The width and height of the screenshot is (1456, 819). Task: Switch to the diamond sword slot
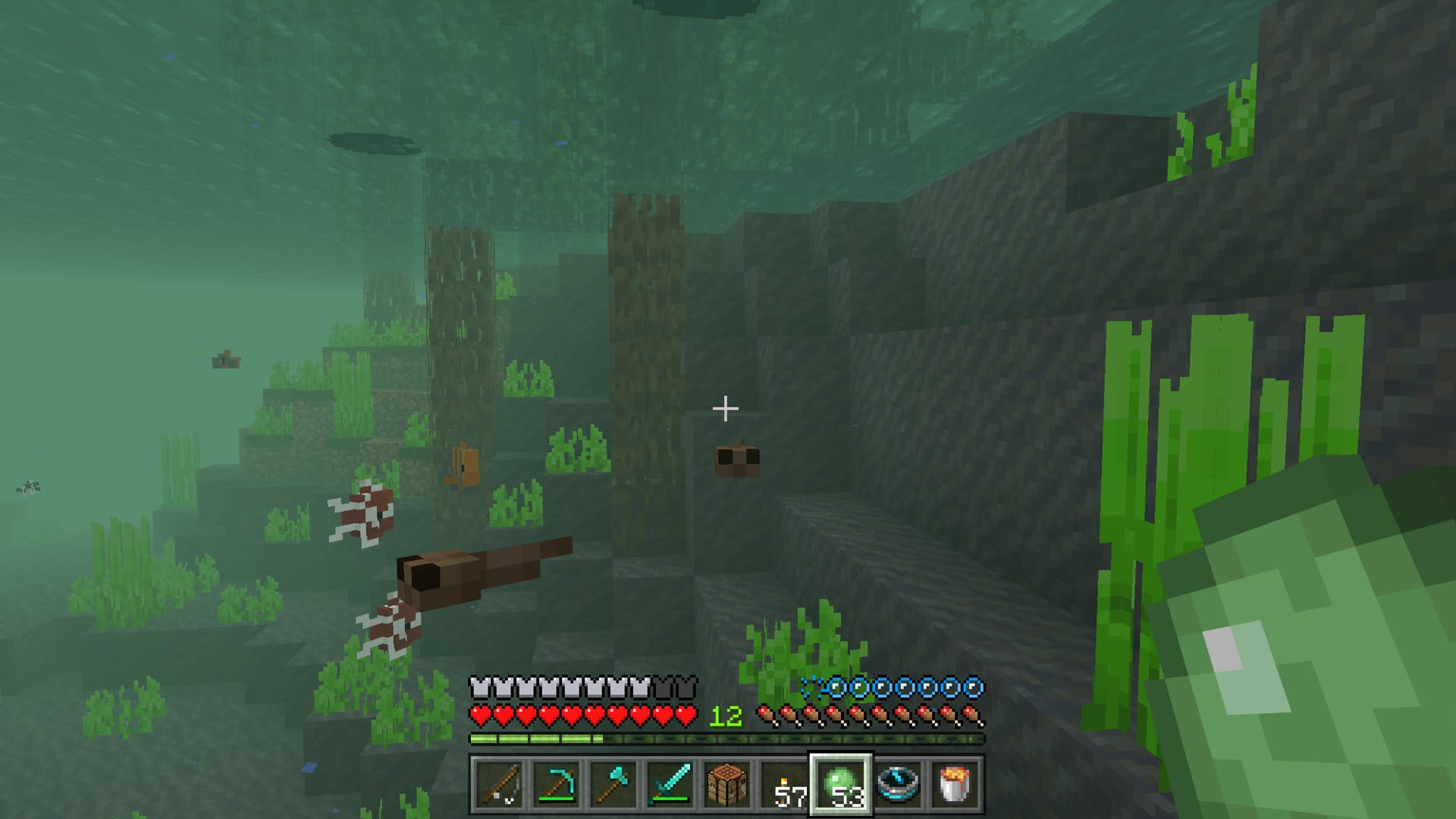coord(670,784)
